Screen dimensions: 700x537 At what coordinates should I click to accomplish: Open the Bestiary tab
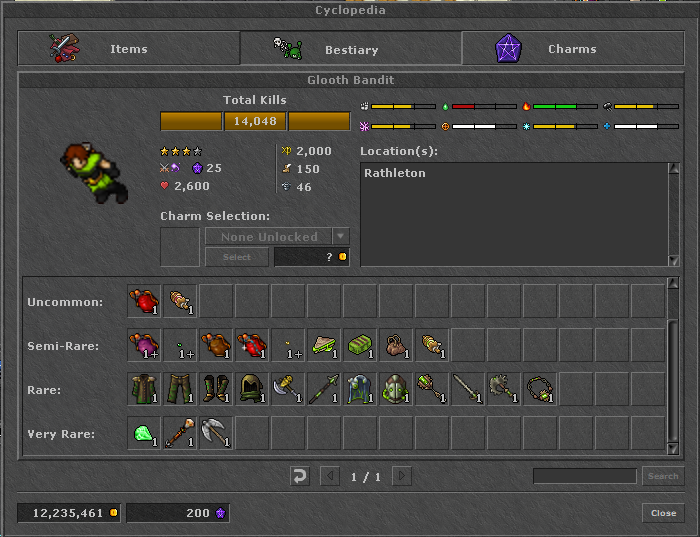350,48
